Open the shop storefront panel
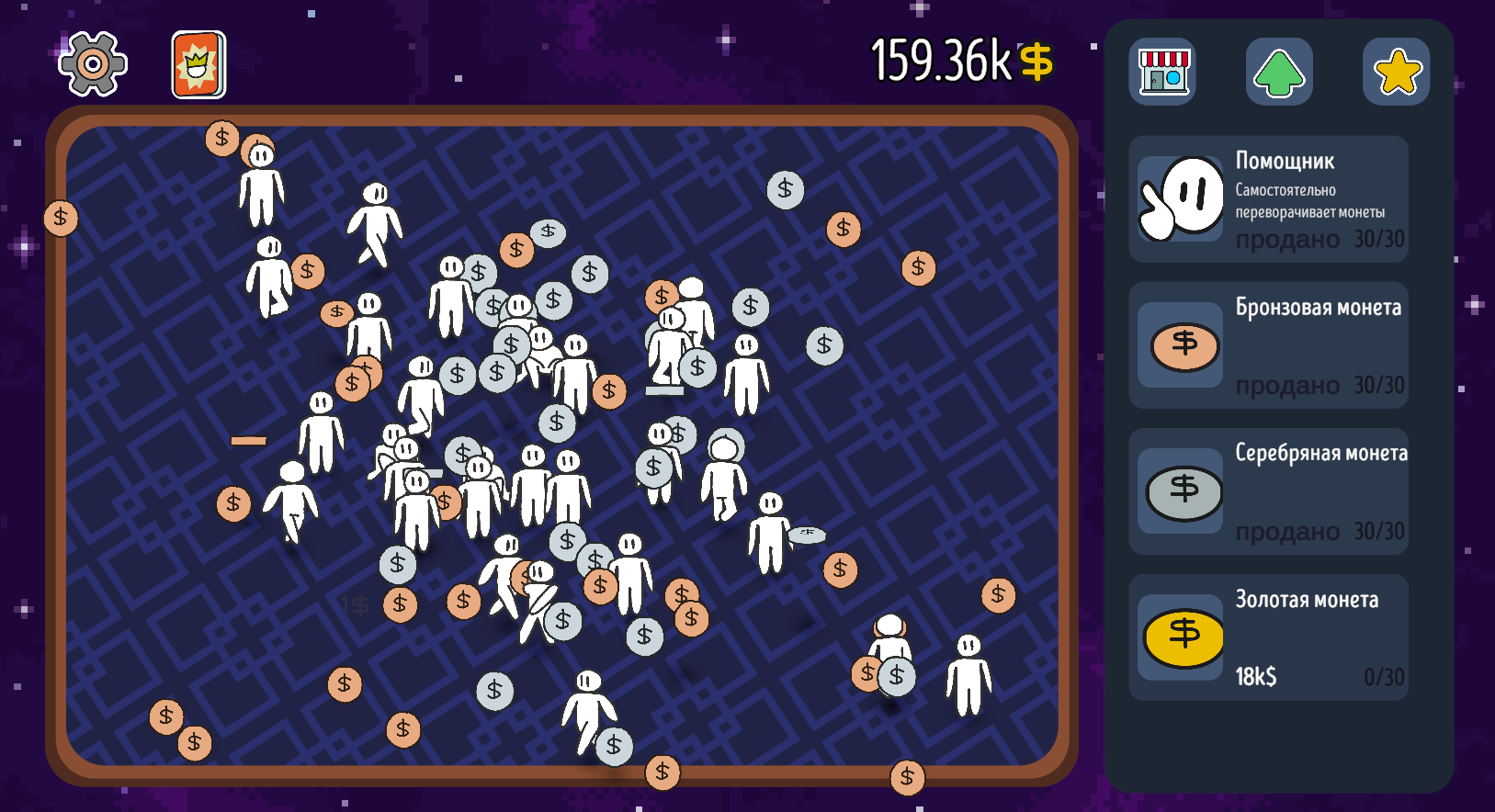The image size is (1495, 812). [1161, 70]
